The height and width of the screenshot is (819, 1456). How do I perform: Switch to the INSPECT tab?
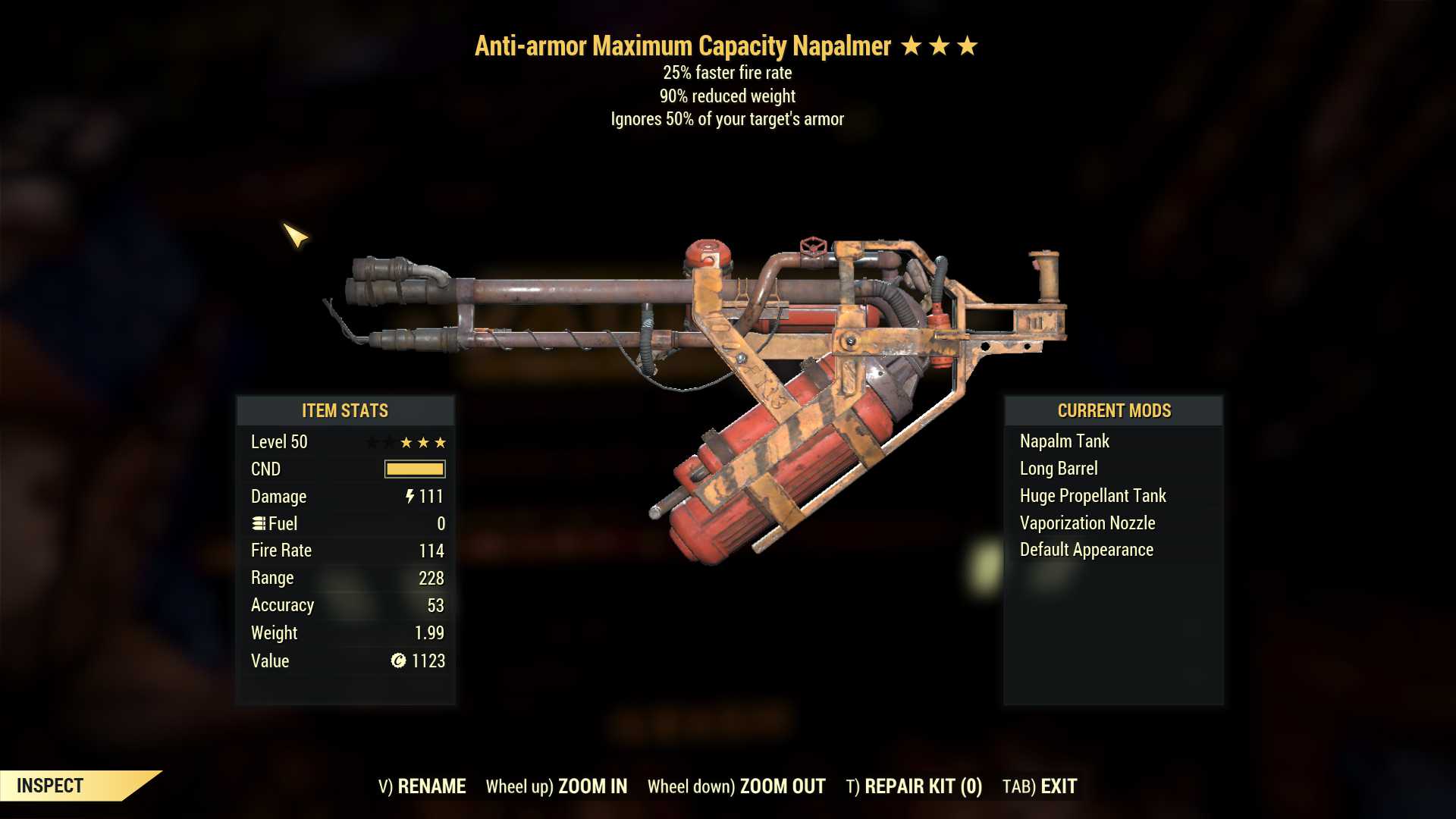(50, 786)
